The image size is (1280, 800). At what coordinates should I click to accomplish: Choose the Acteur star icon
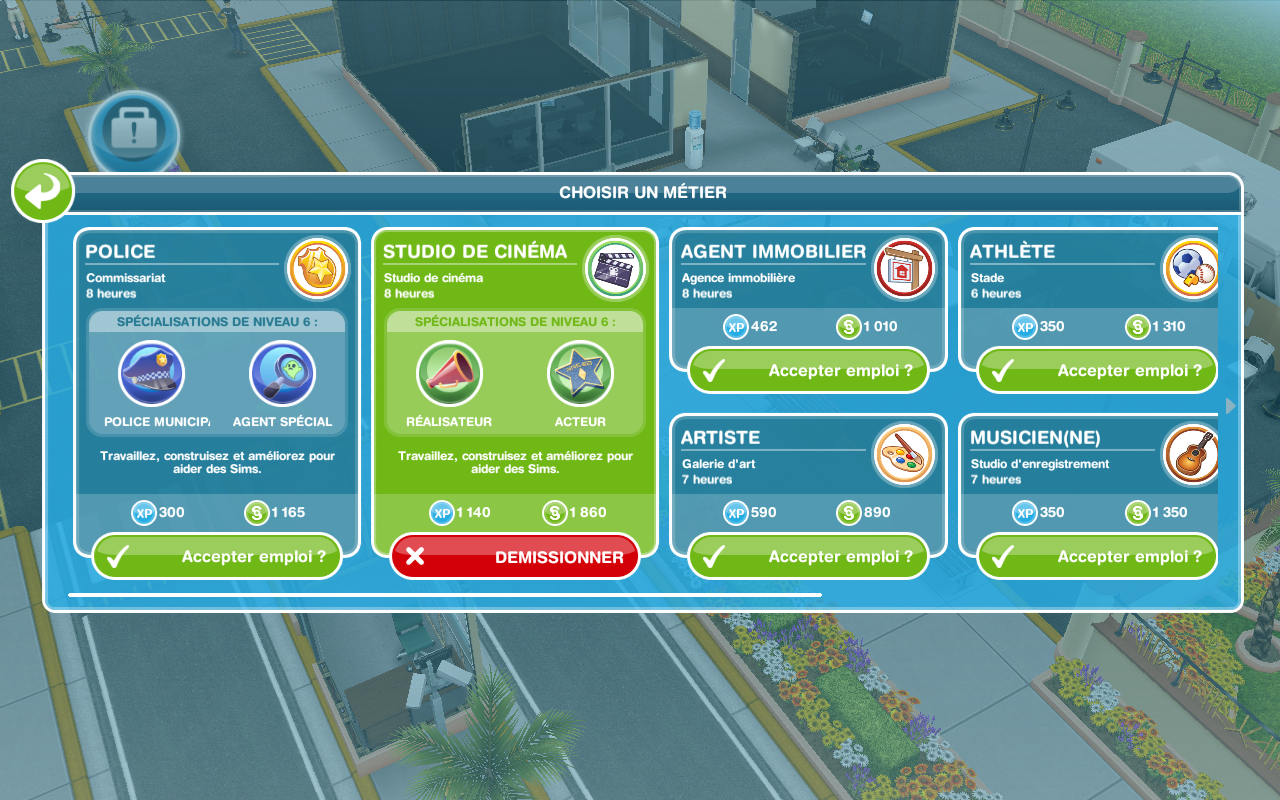(x=580, y=374)
